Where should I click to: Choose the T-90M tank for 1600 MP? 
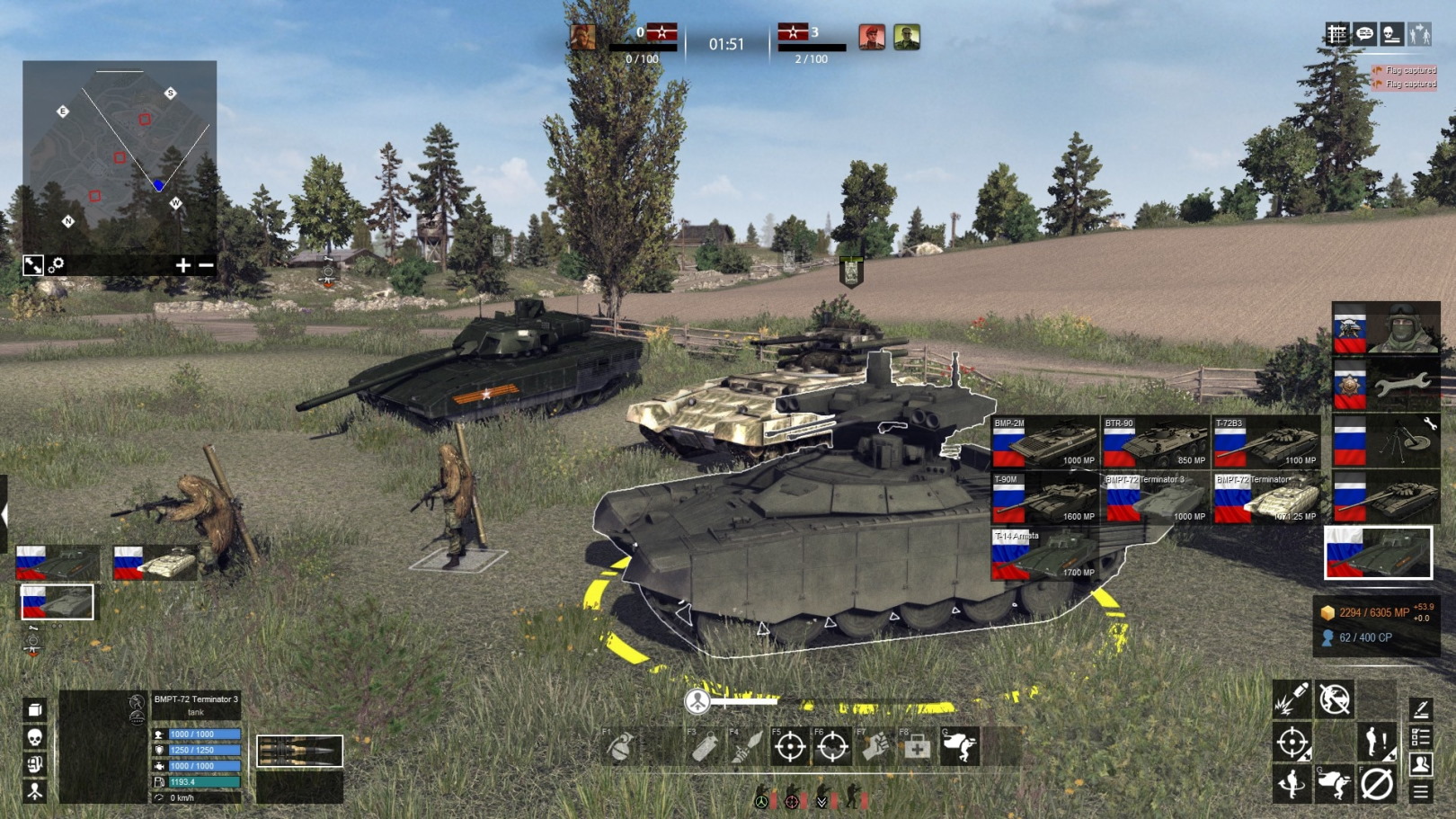pyautogui.click(x=1044, y=498)
